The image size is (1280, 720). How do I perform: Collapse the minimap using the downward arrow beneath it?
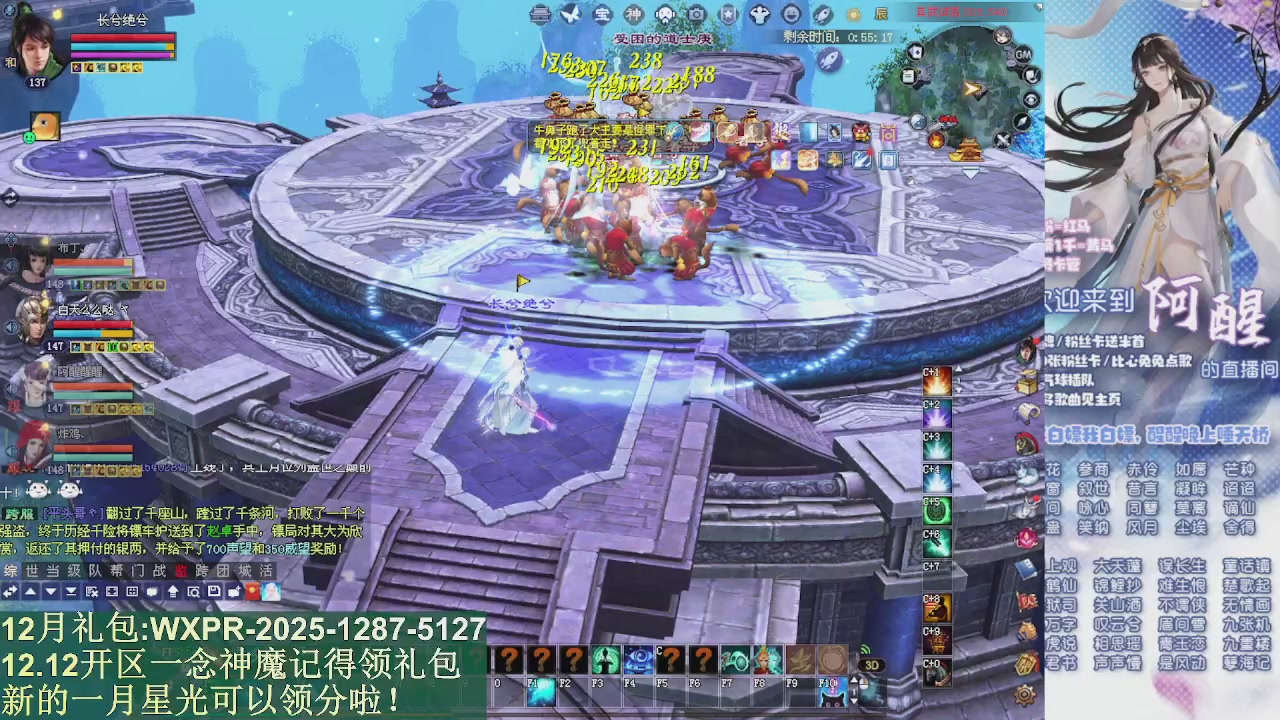969,173
